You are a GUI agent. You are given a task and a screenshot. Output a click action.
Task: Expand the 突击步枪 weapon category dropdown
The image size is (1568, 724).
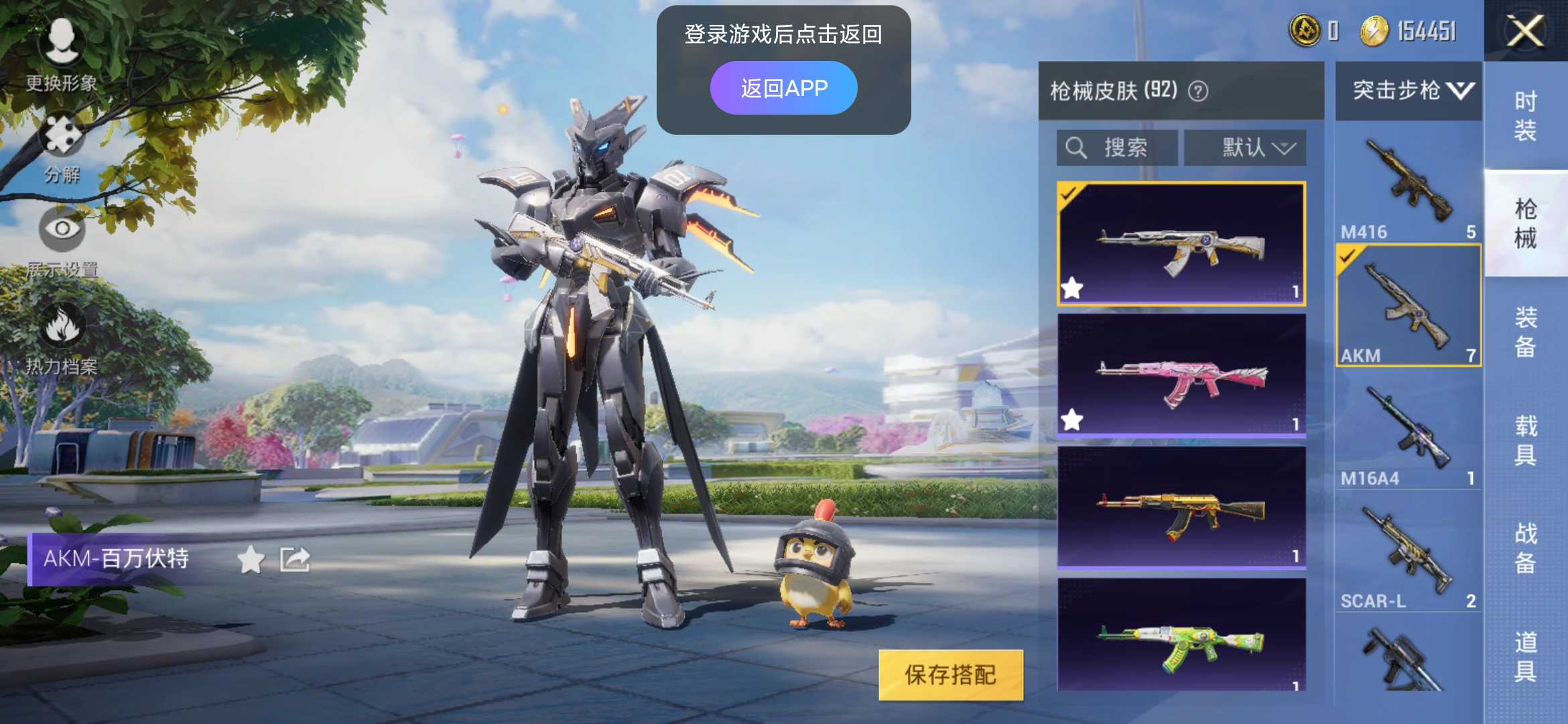tap(1407, 92)
